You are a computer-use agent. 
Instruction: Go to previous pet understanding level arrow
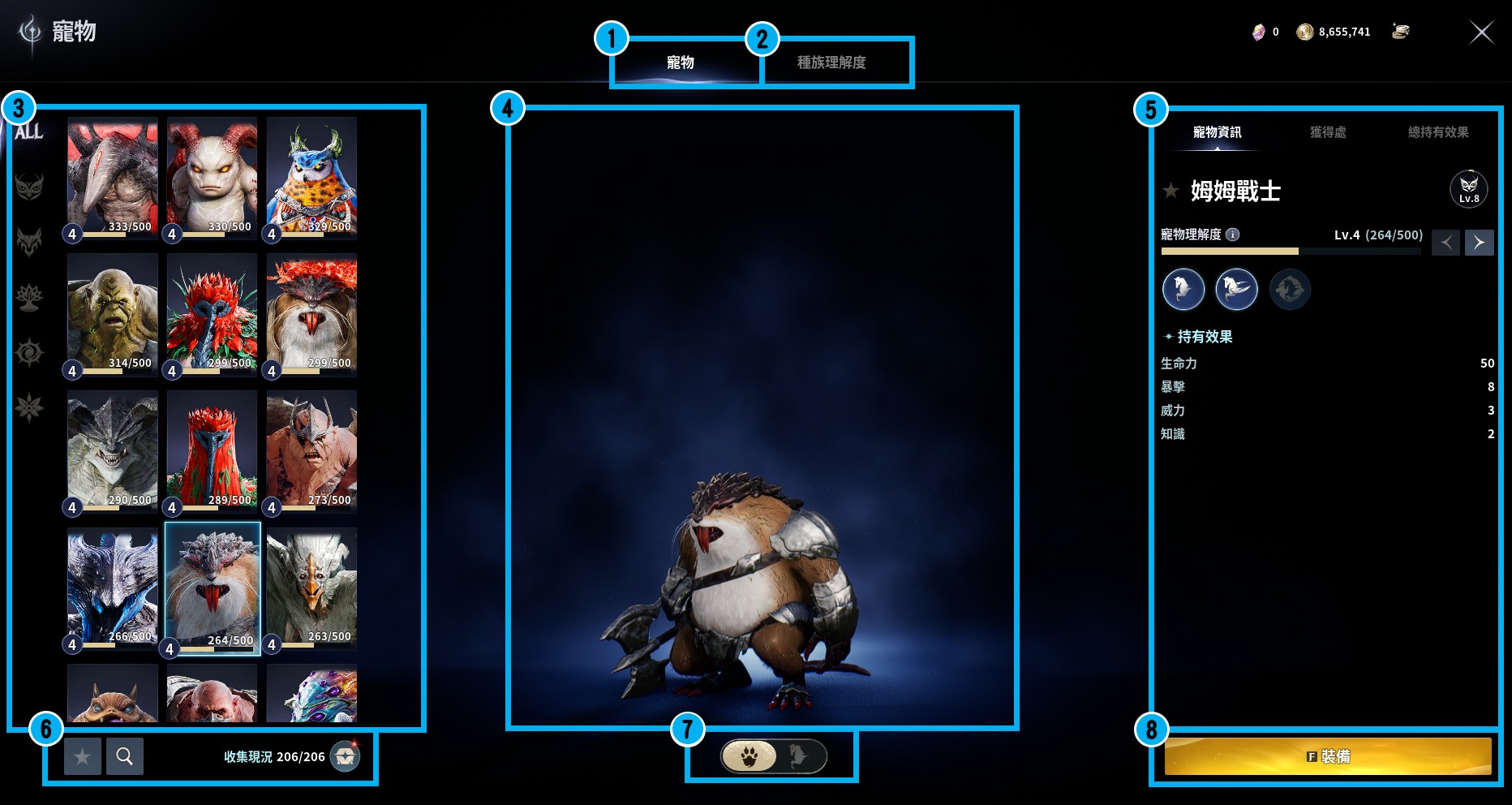pyautogui.click(x=1445, y=243)
